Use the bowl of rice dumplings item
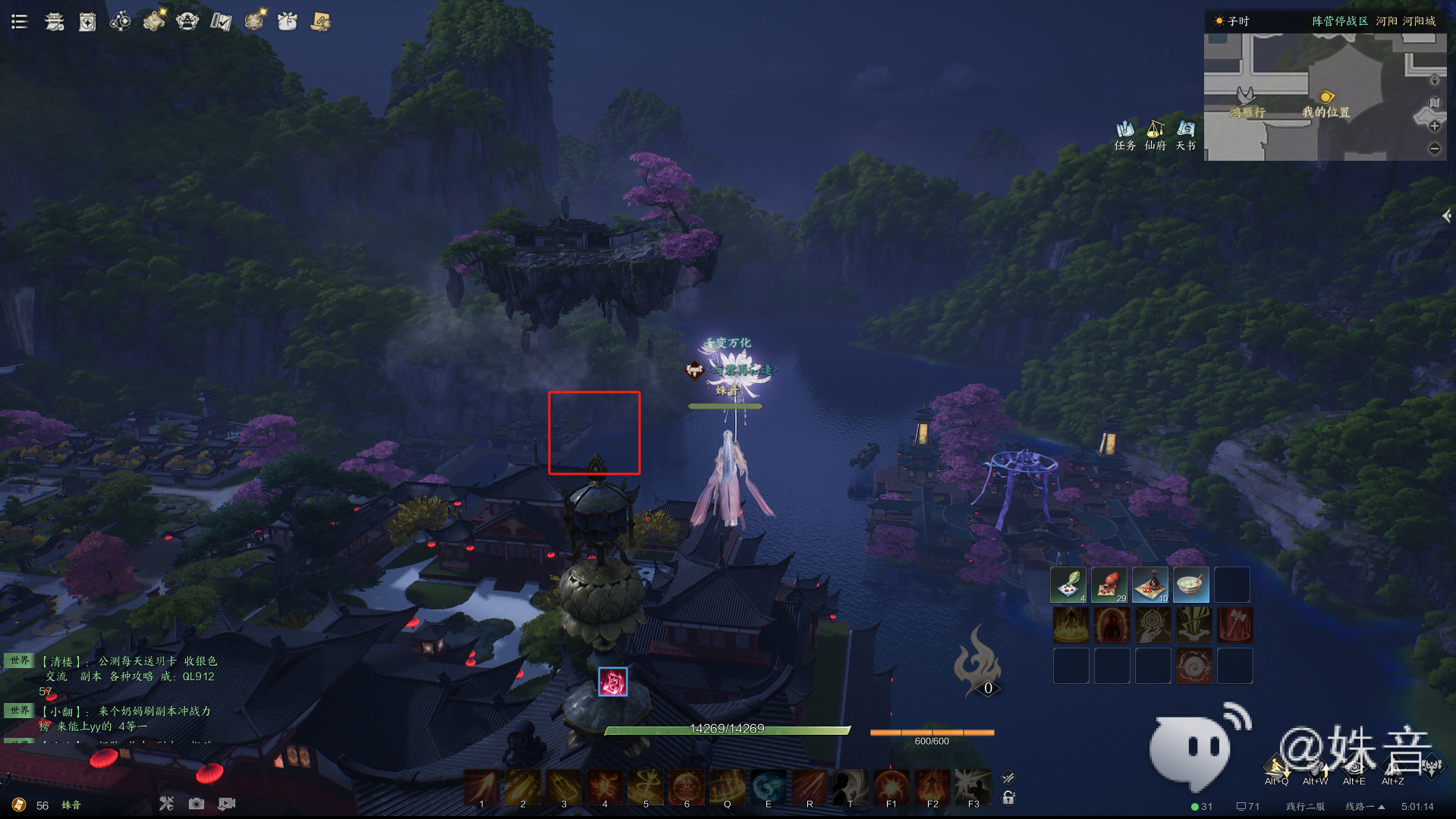The height and width of the screenshot is (819, 1456). coord(1191,585)
